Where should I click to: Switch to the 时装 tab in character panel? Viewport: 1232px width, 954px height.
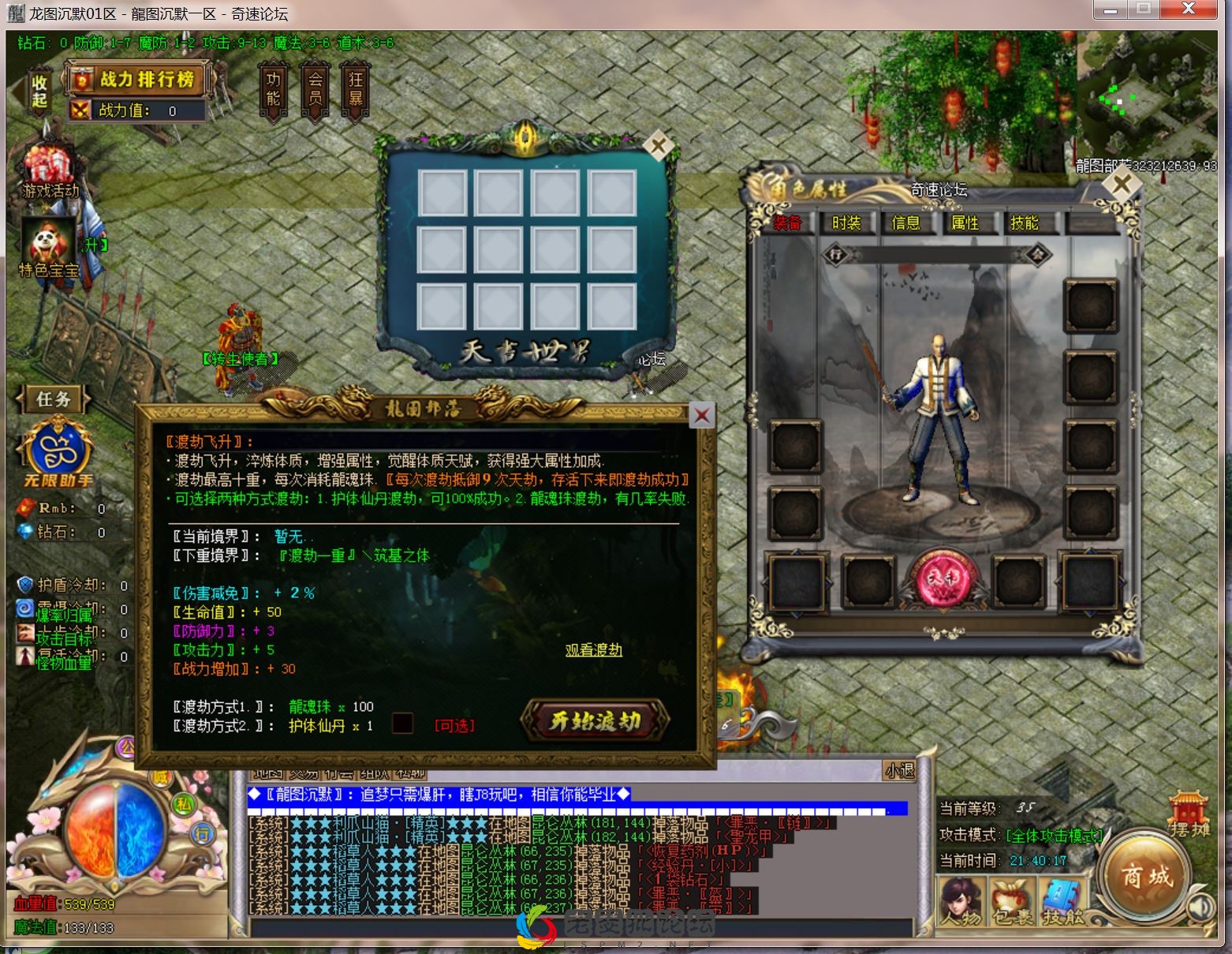[x=848, y=223]
